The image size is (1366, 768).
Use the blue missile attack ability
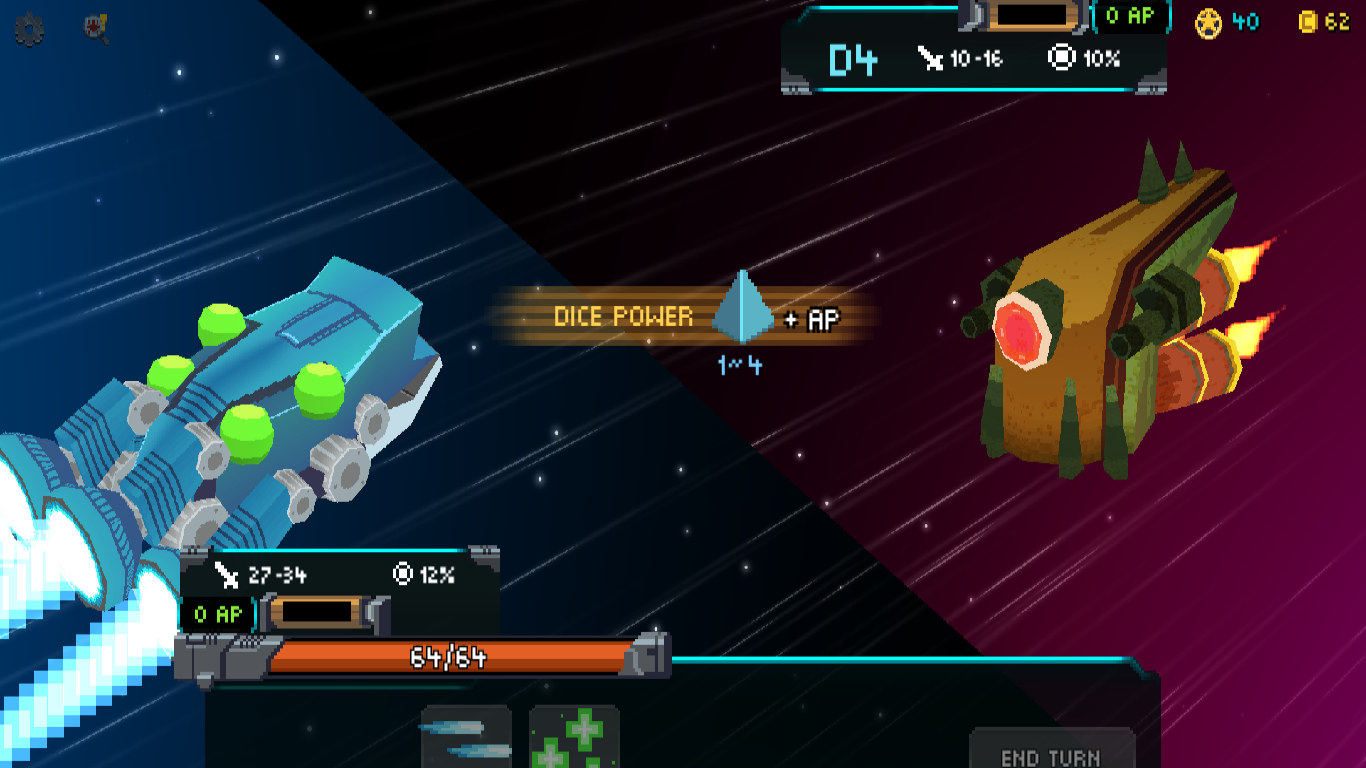pos(466,738)
